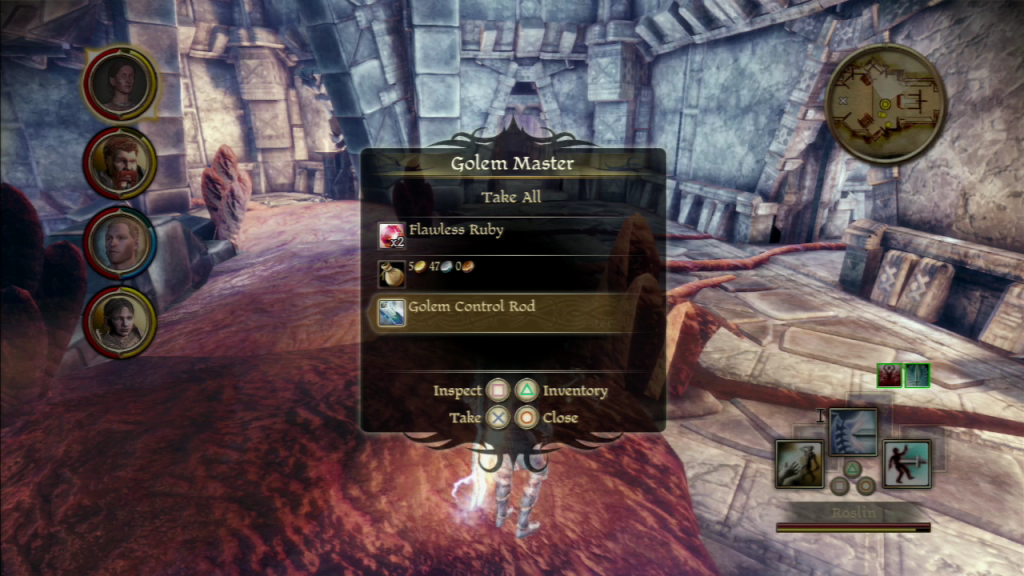Select the bottom party member portrait
Image resolution: width=1024 pixels, height=576 pixels.
click(119, 321)
